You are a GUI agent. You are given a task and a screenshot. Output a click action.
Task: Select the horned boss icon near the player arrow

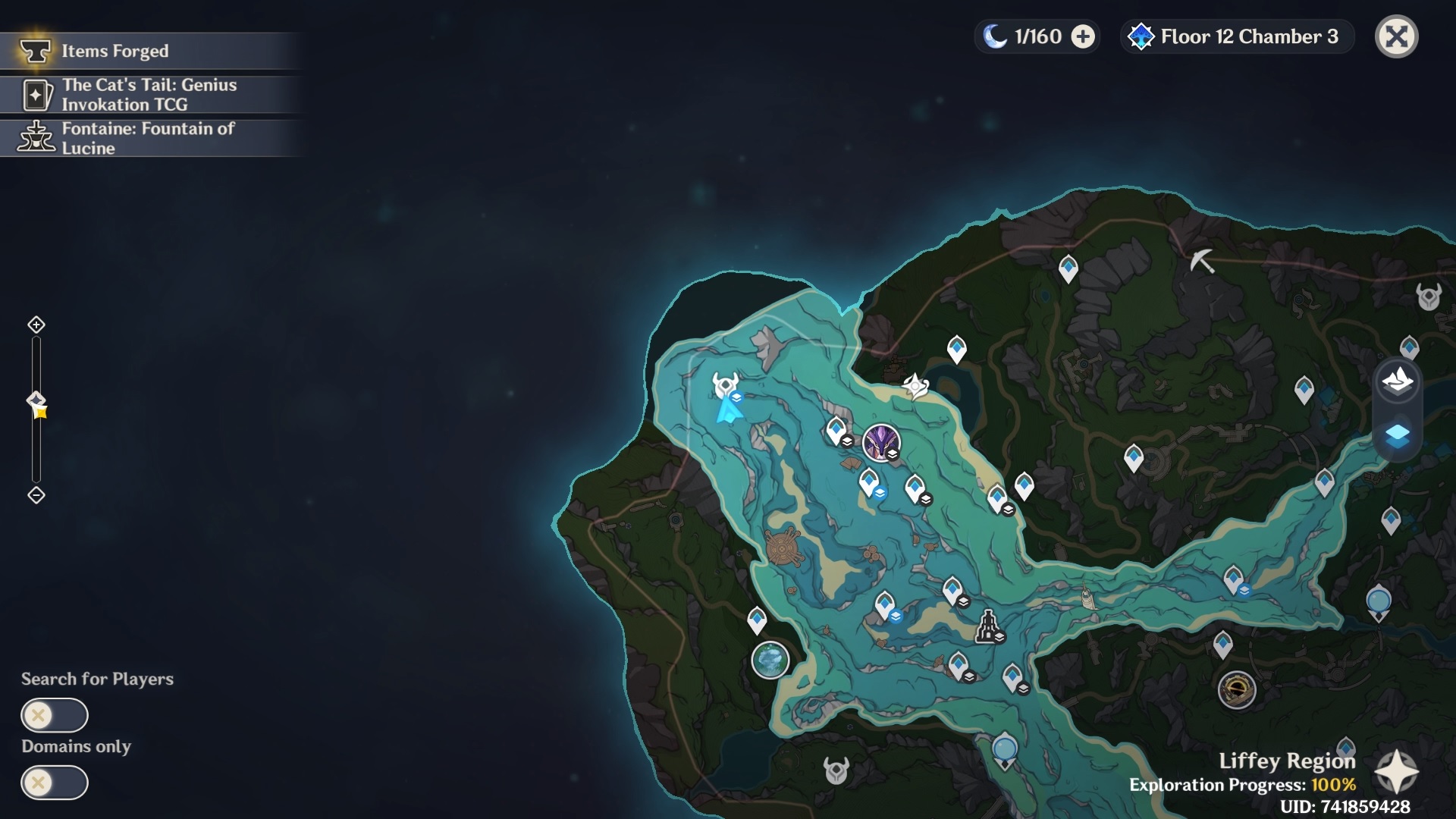(726, 381)
